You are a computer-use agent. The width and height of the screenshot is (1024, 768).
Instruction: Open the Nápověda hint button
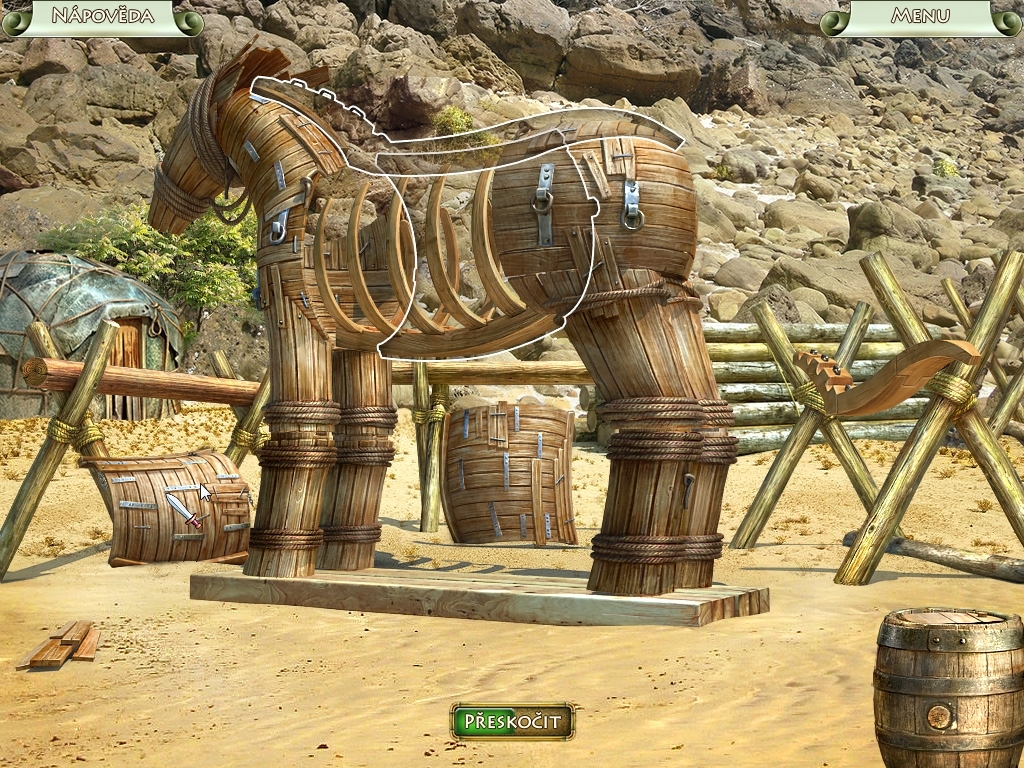pyautogui.click(x=102, y=16)
